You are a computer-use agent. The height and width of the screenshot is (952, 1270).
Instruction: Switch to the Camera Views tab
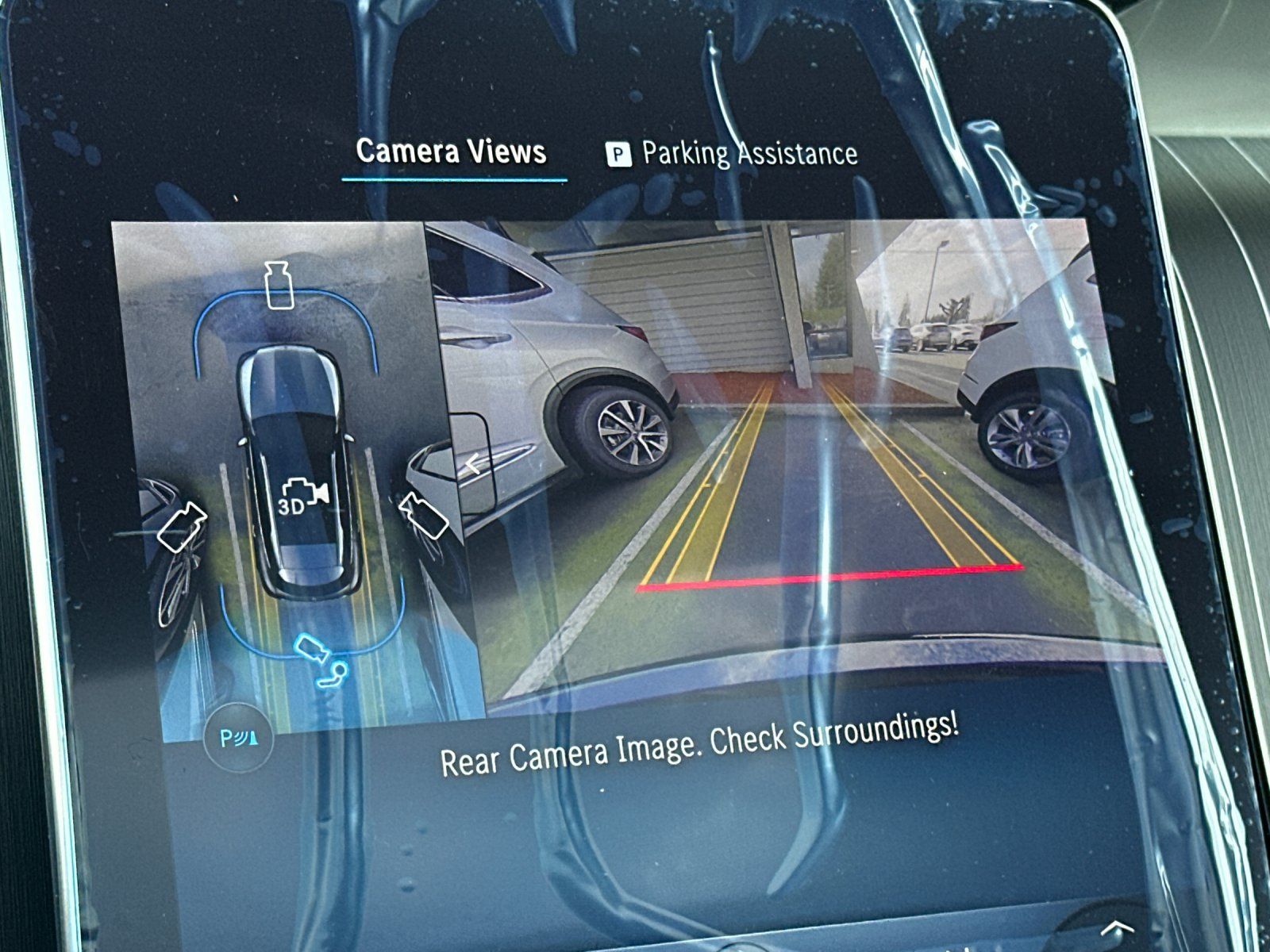[x=451, y=151]
